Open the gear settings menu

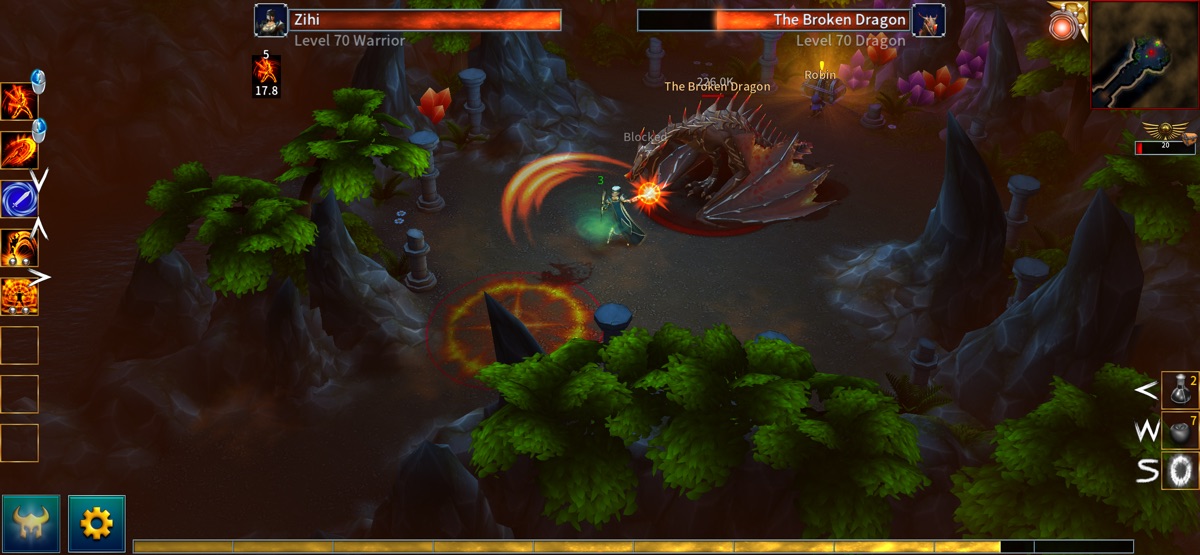[96, 523]
